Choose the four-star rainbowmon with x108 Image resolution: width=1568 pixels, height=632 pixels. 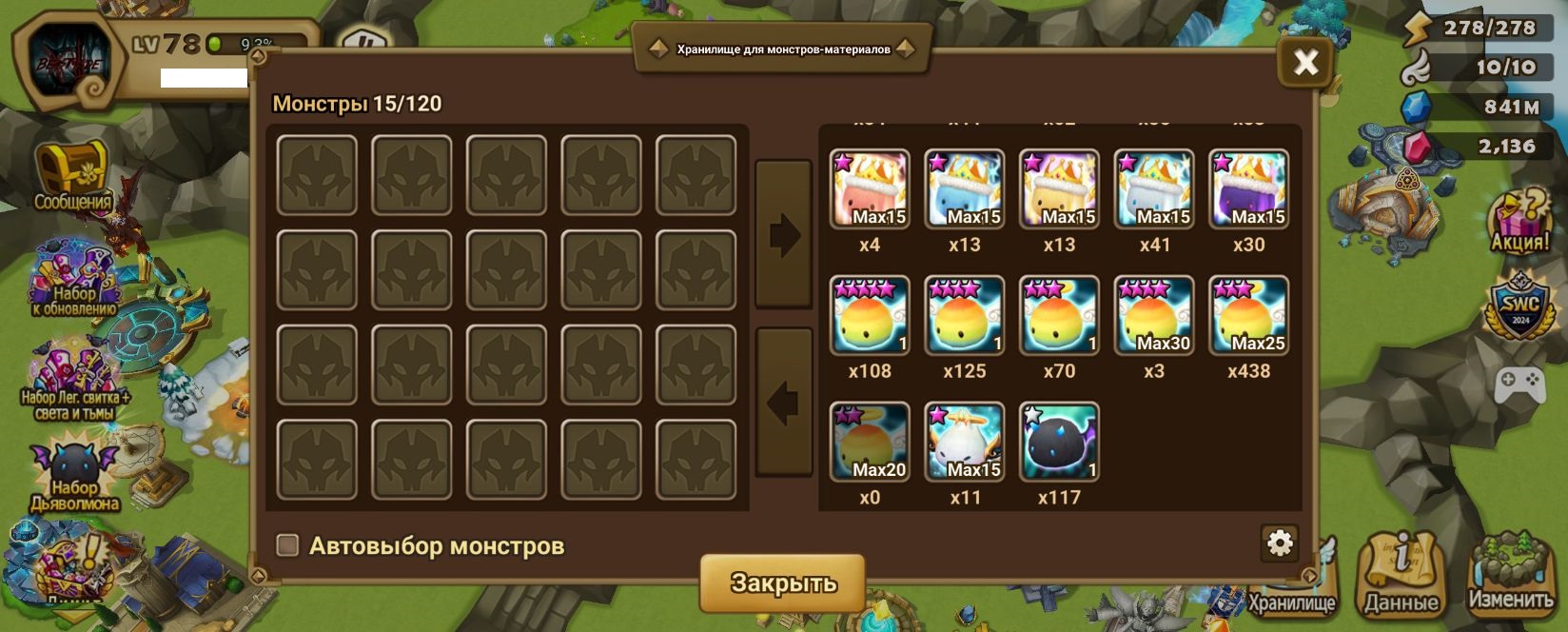tap(870, 315)
